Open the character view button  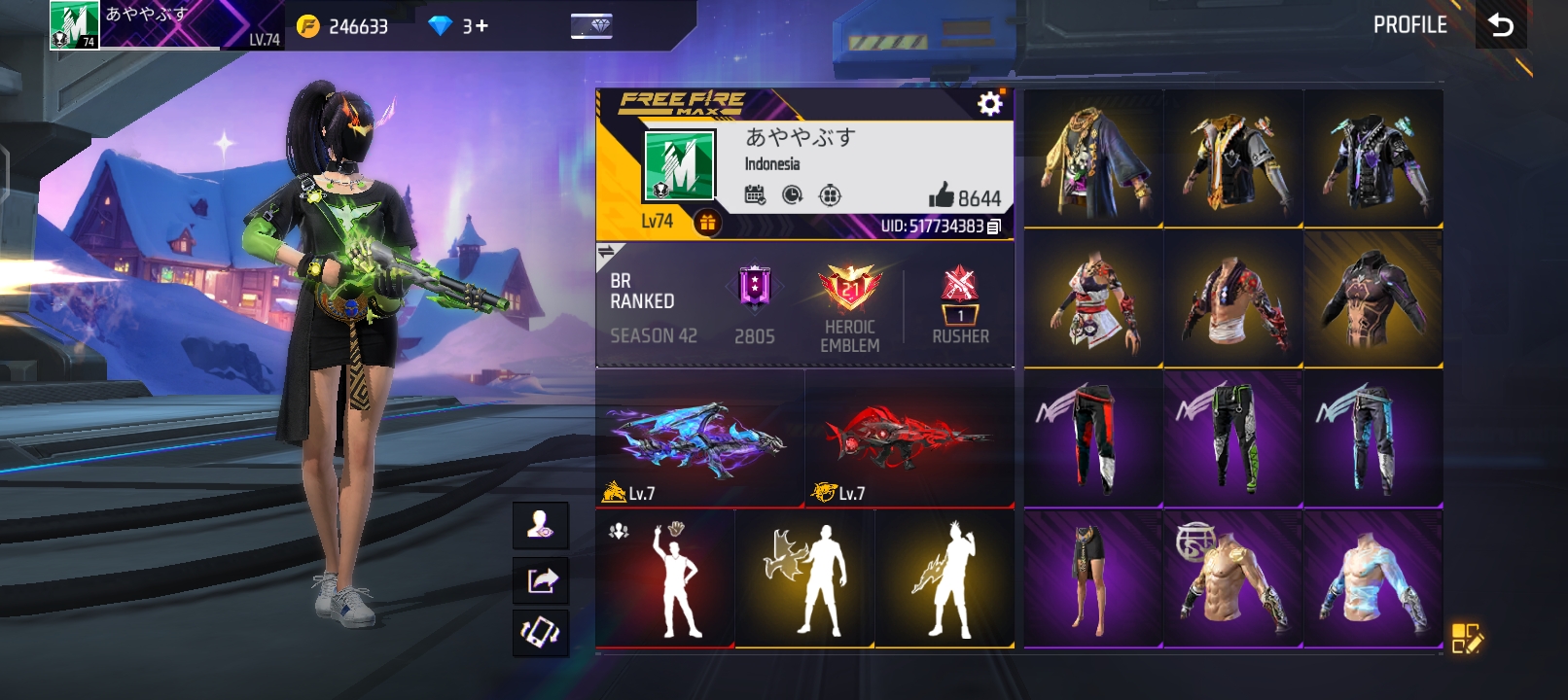click(x=541, y=526)
